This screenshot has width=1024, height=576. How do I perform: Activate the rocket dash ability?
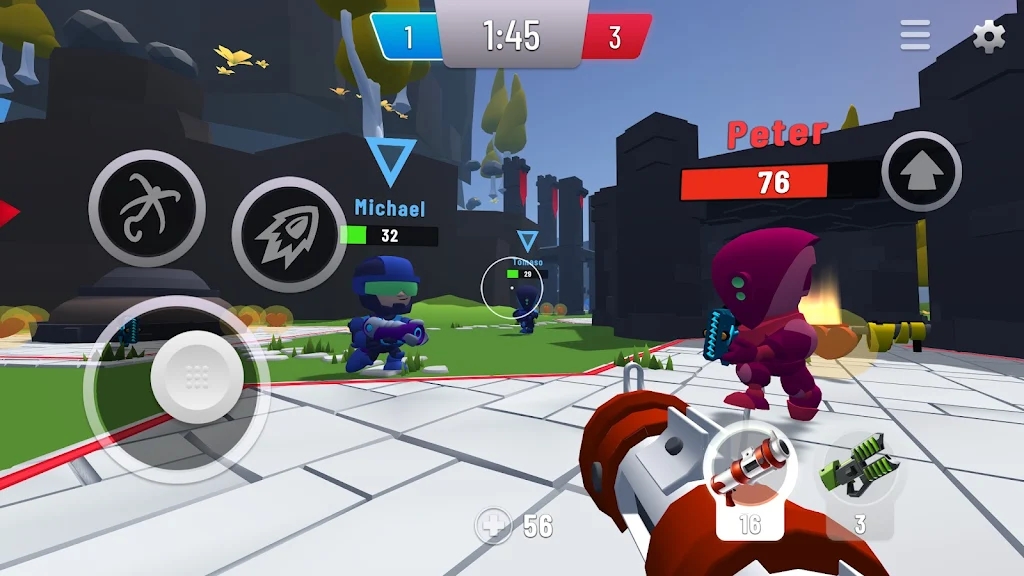pos(290,234)
